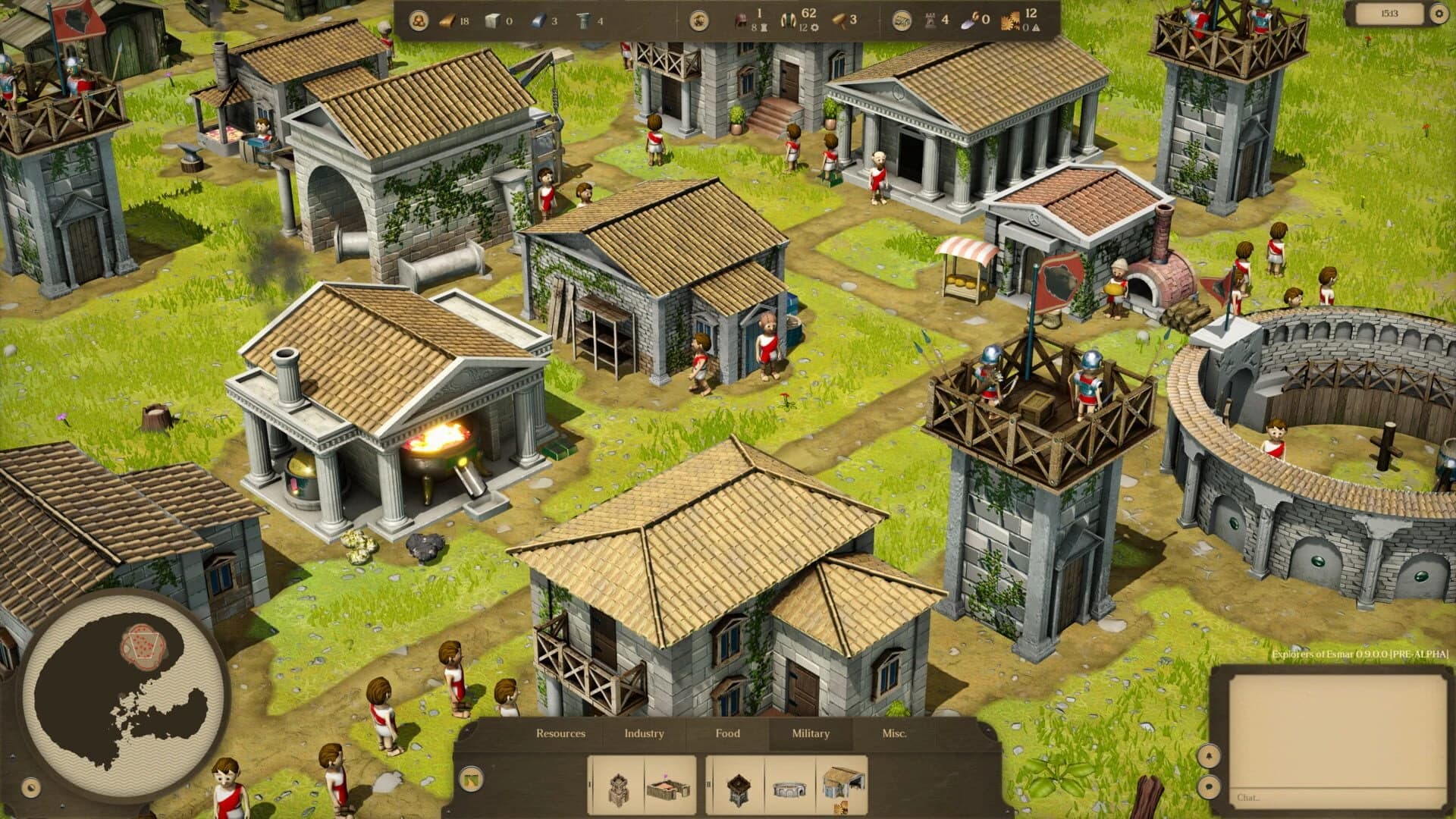The width and height of the screenshot is (1456, 819).
Task: Open the Industry building tab
Action: 644,733
